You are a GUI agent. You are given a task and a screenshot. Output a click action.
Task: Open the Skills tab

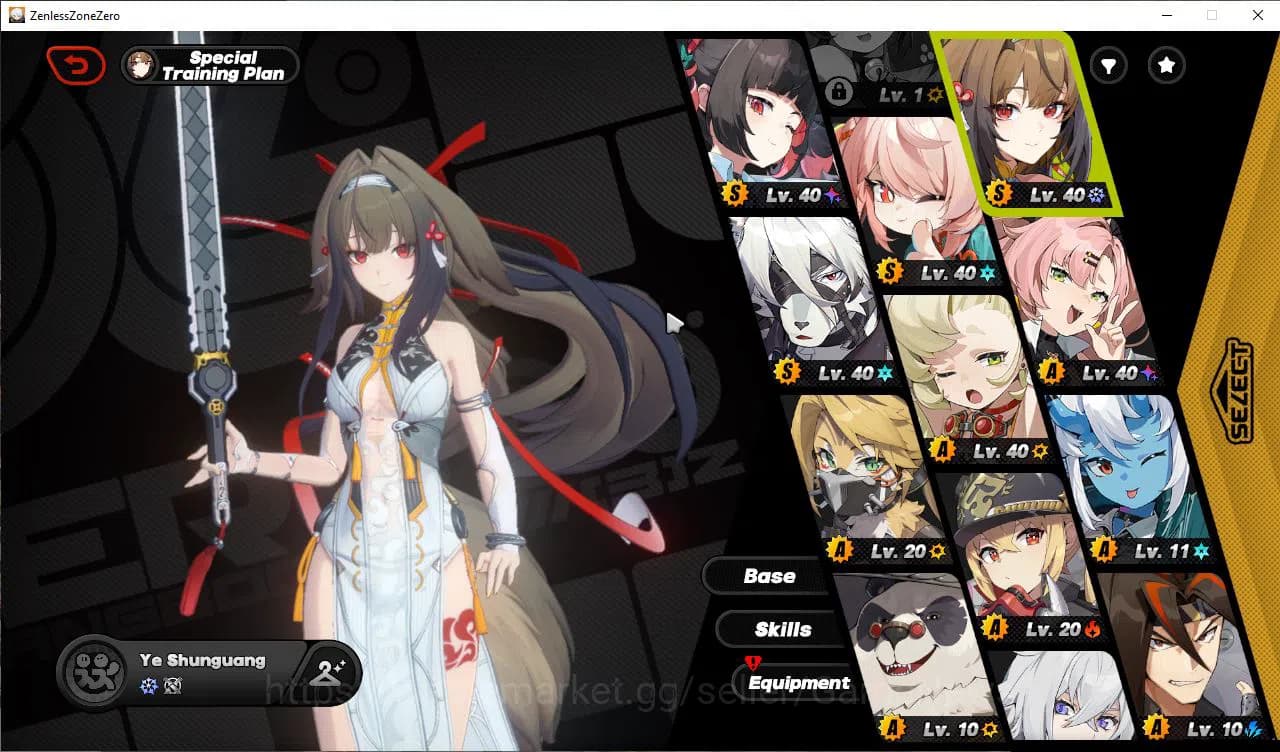click(781, 629)
